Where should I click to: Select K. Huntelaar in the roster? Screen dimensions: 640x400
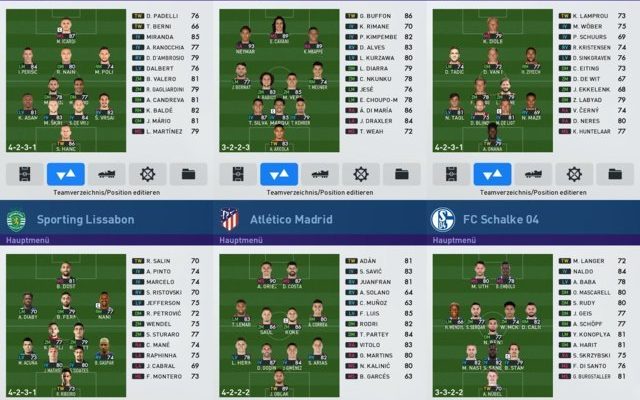(x=592, y=132)
